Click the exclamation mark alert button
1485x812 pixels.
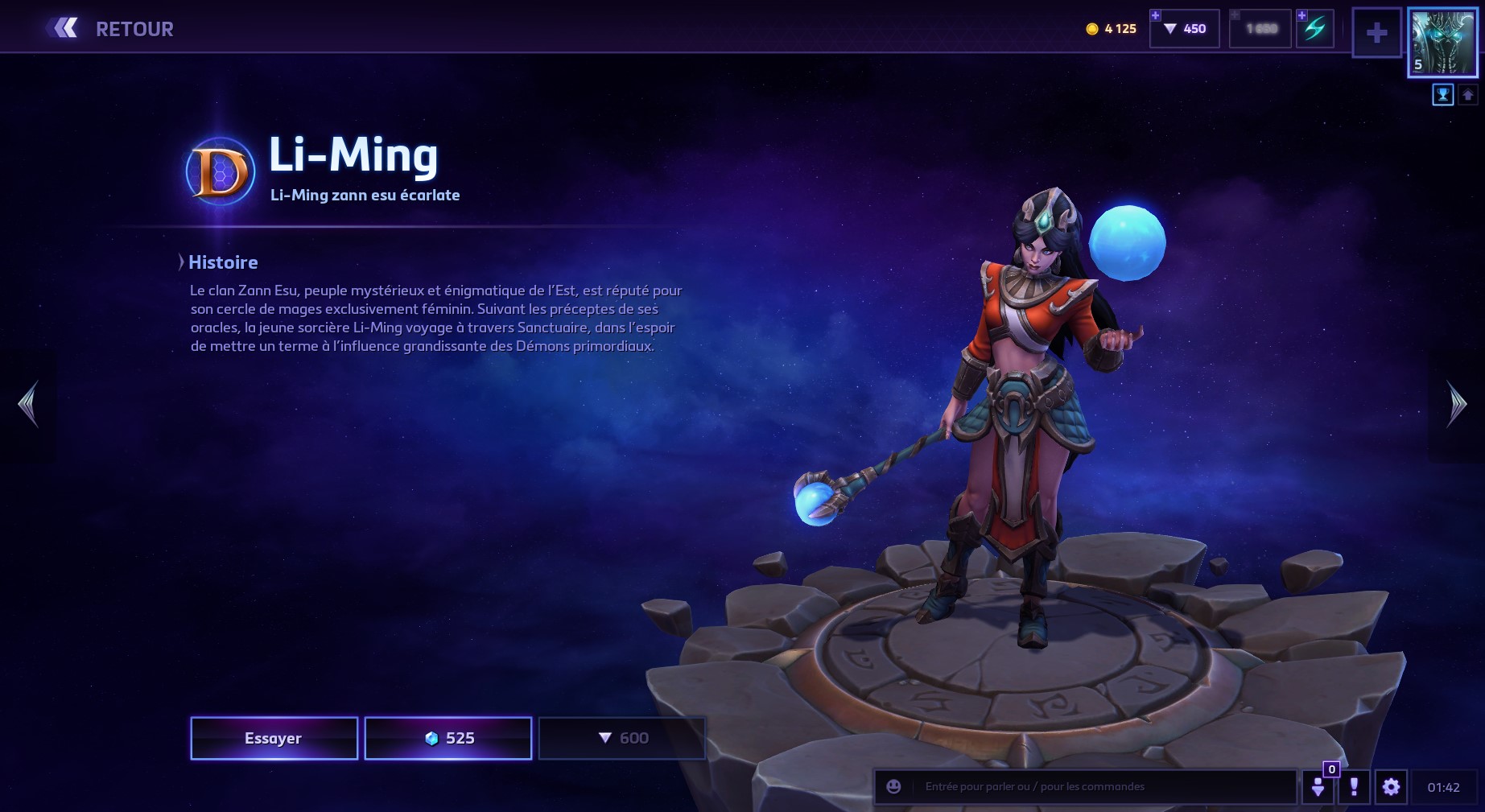(x=1354, y=787)
